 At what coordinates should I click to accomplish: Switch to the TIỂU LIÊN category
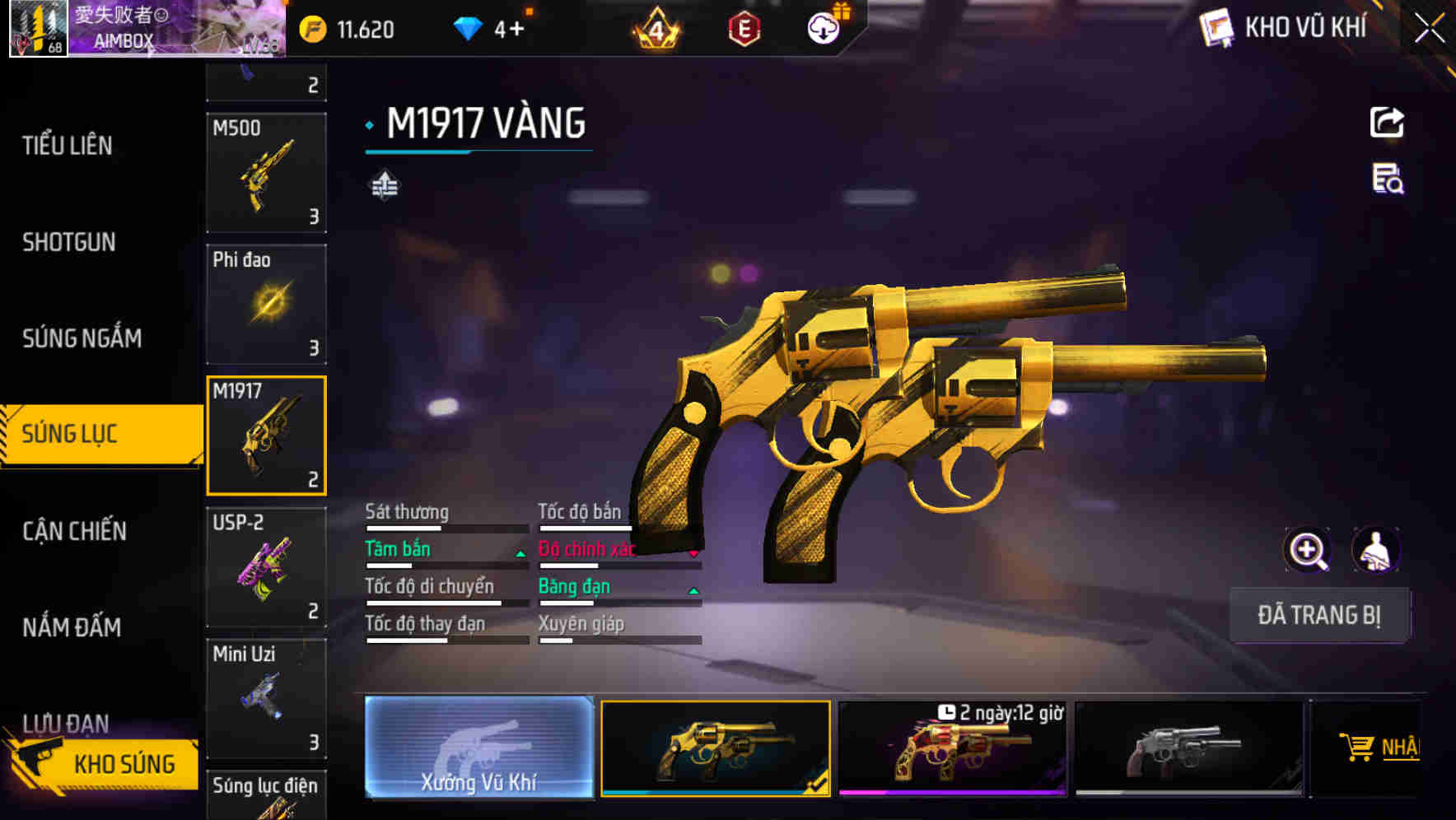68,146
